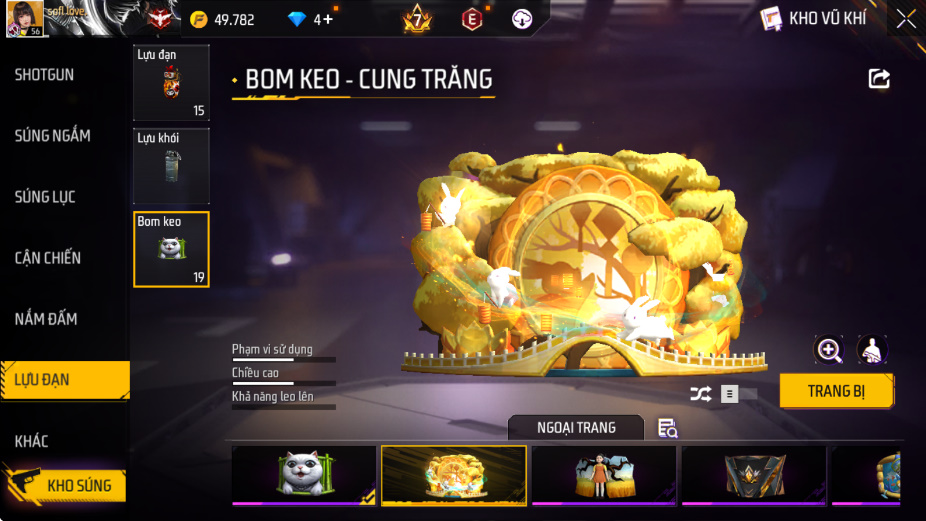The image size is (926, 521).
Task: Select the white cat gloo wall skin
Action: coord(304,474)
